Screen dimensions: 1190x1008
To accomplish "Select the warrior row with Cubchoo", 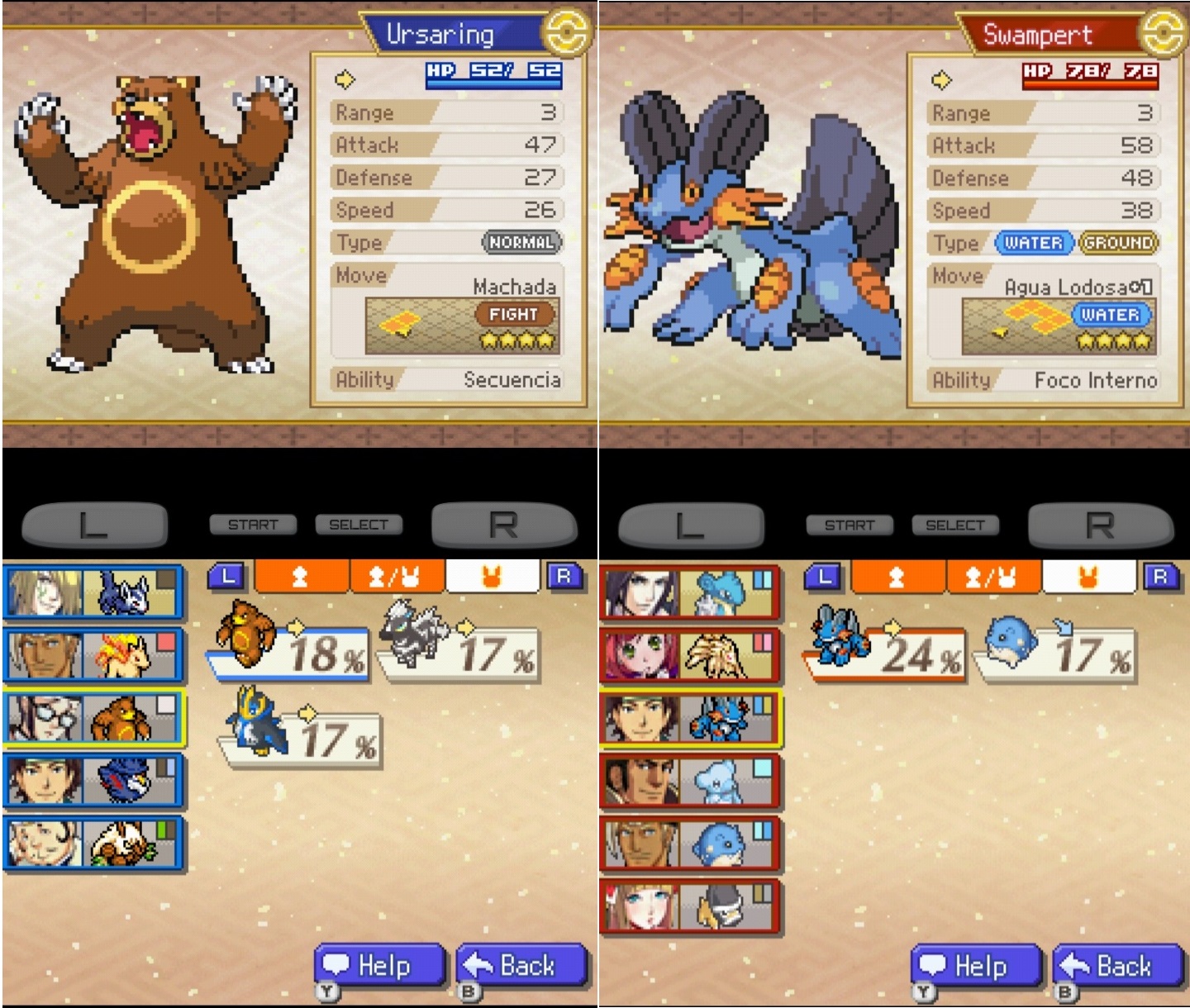I will (689, 780).
